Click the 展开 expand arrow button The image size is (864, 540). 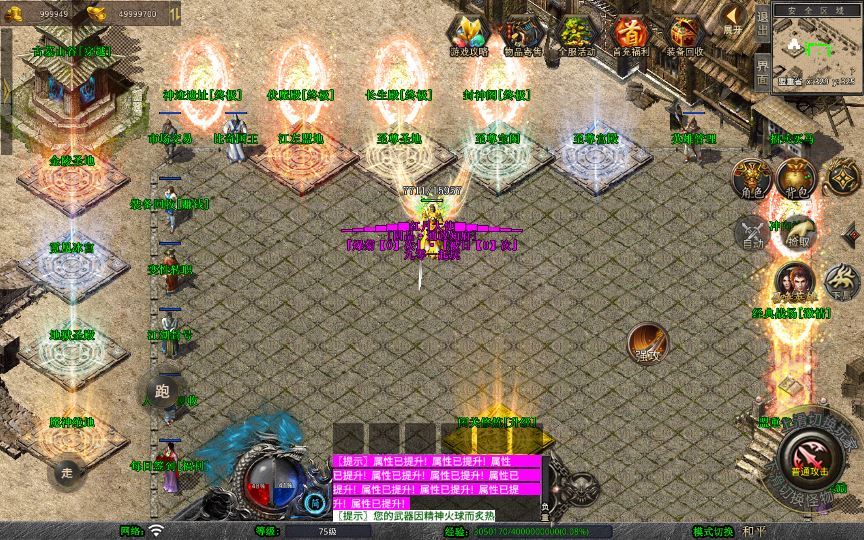pos(735,19)
